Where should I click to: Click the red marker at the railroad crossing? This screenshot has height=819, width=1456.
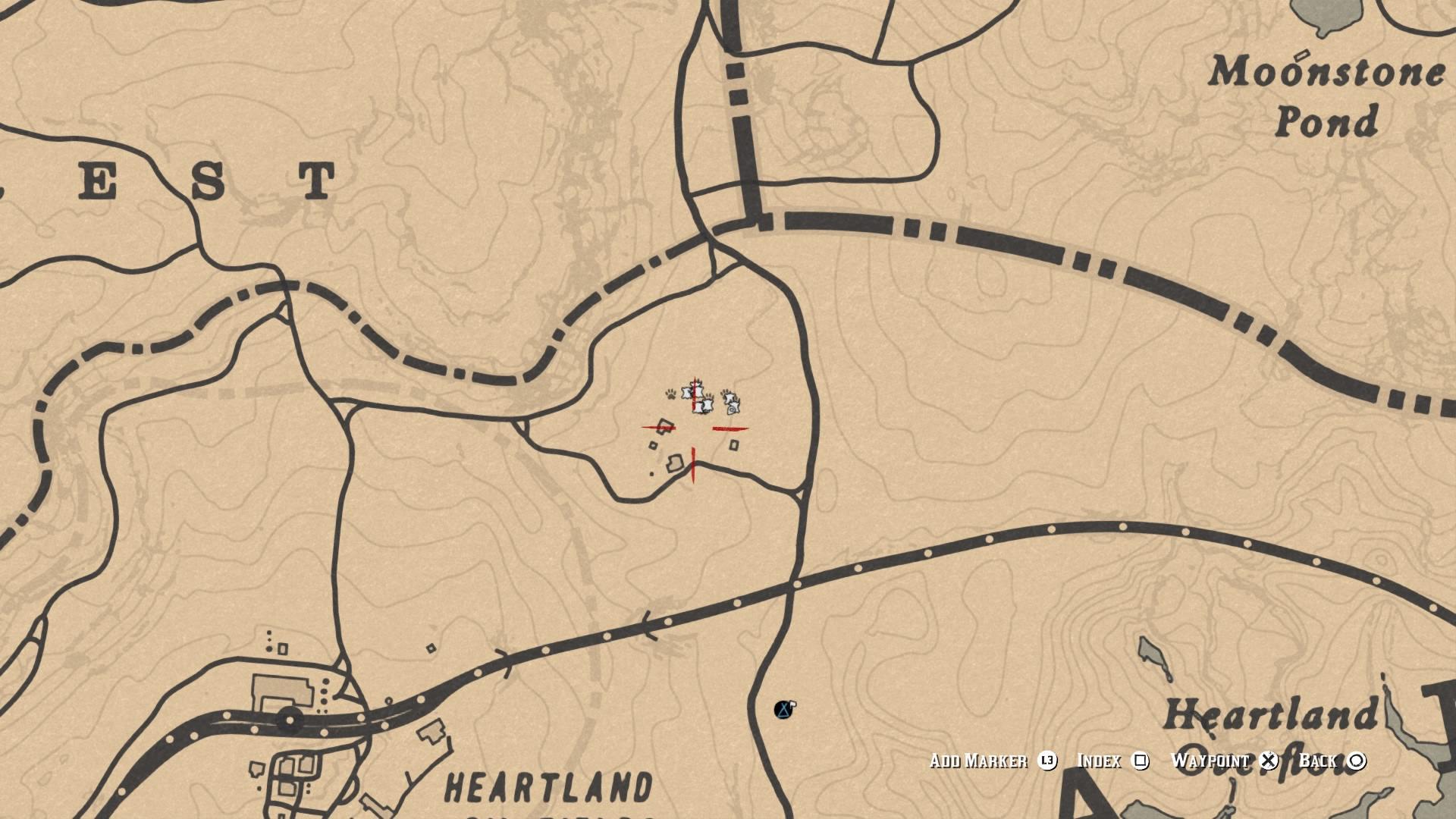coord(694,465)
